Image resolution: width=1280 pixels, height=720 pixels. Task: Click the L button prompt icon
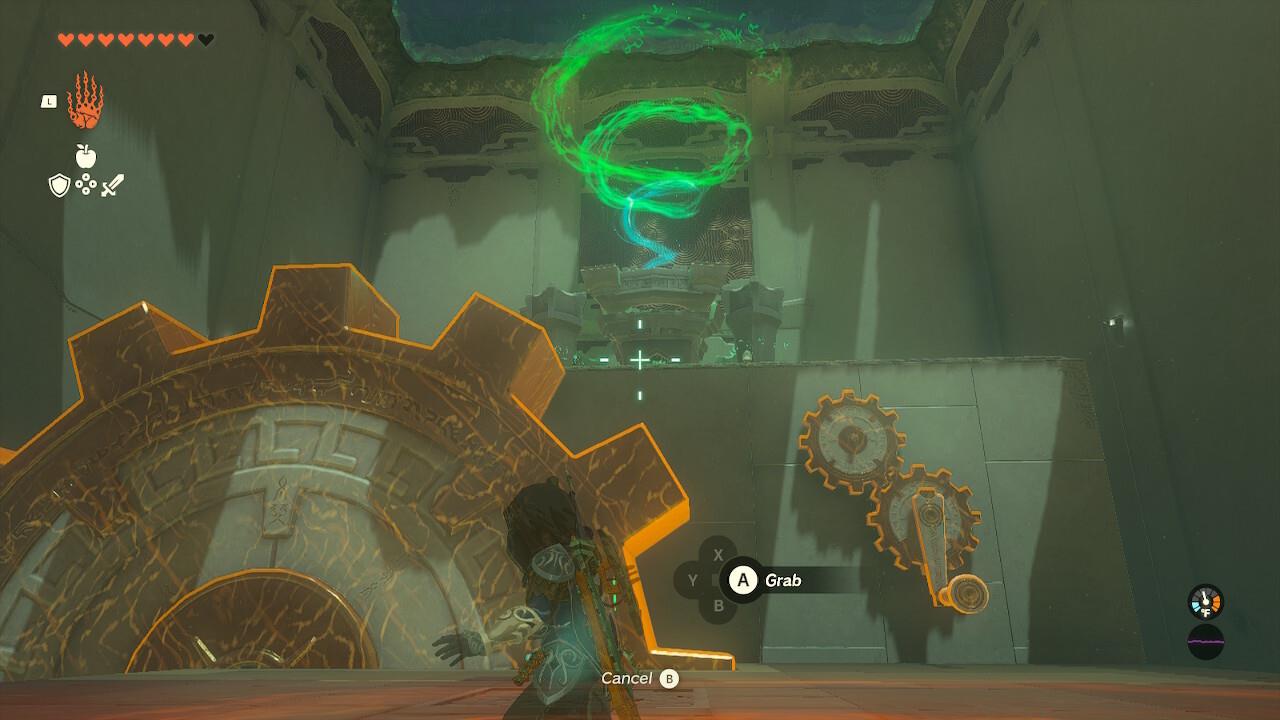coord(49,102)
